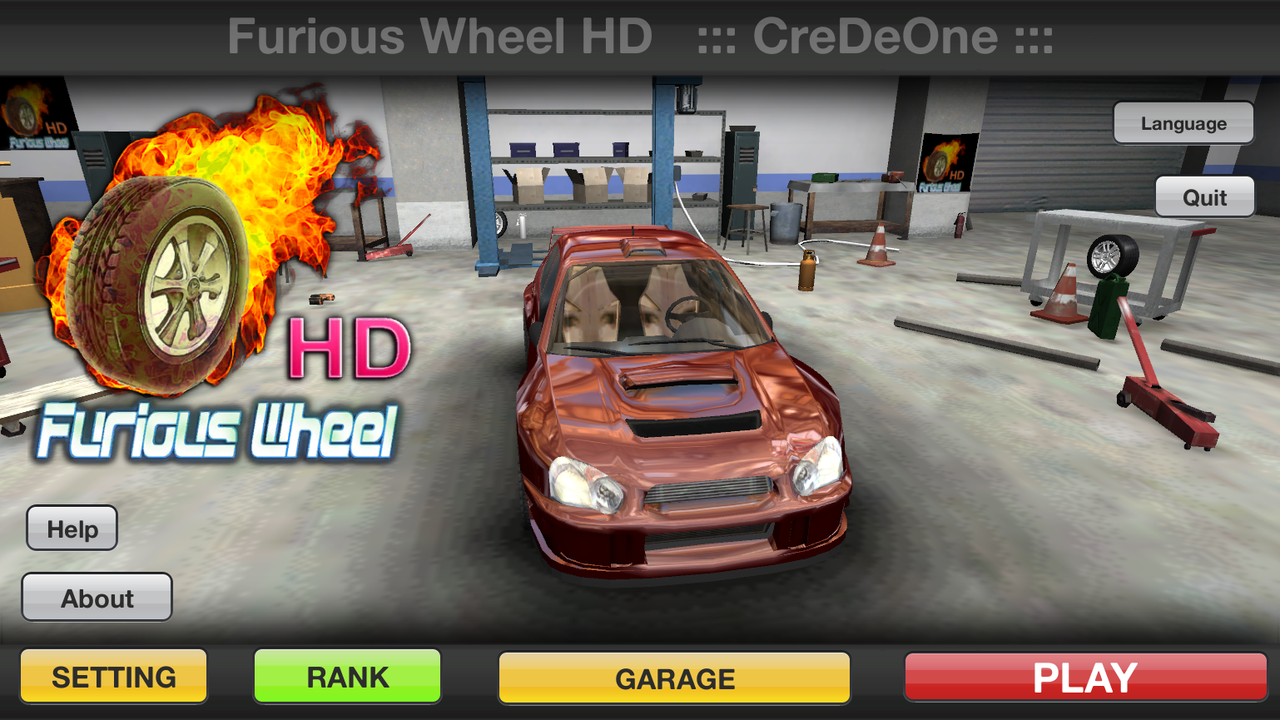Open the Language selection
Viewport: 1280px width, 720px height.
coord(1183,122)
